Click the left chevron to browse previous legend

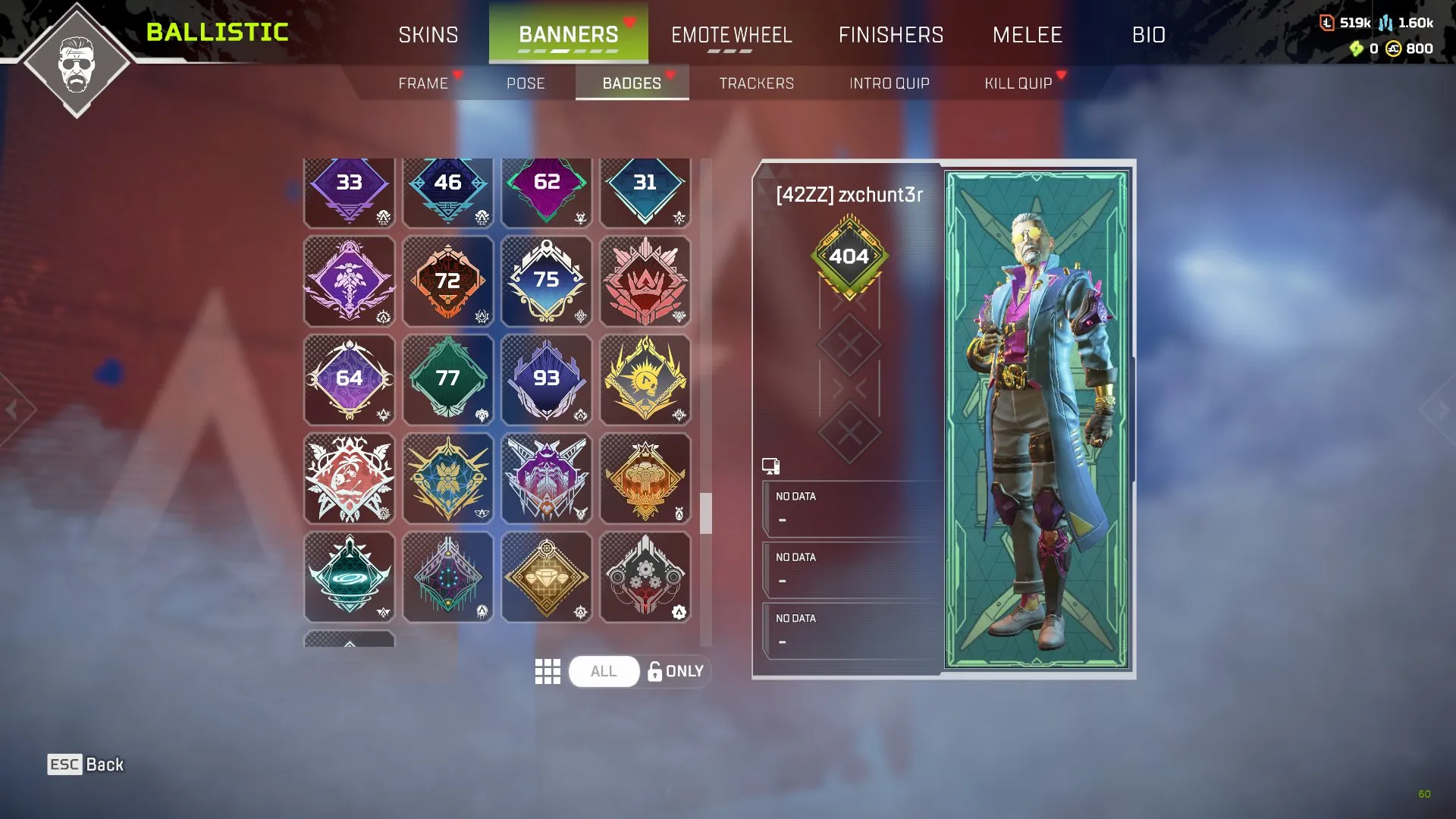click(12, 409)
